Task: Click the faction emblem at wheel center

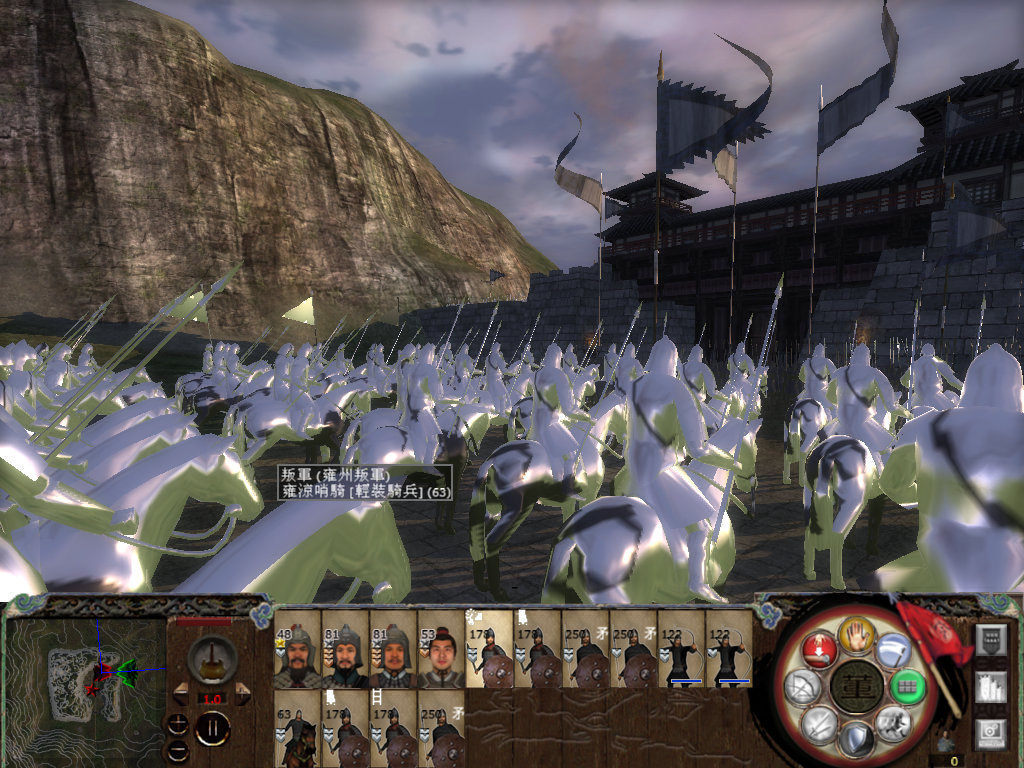Action: [855, 688]
